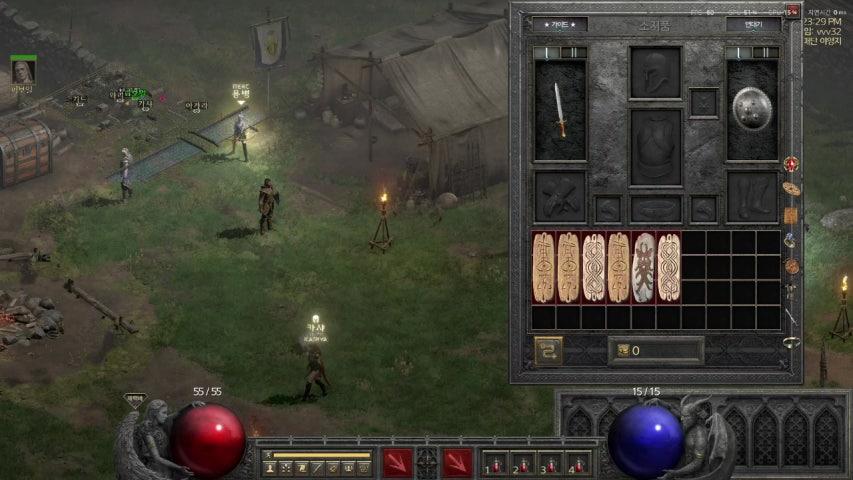Open the mini menu arrow above health orb
The width and height of the screenshot is (853, 480).
tap(135, 398)
